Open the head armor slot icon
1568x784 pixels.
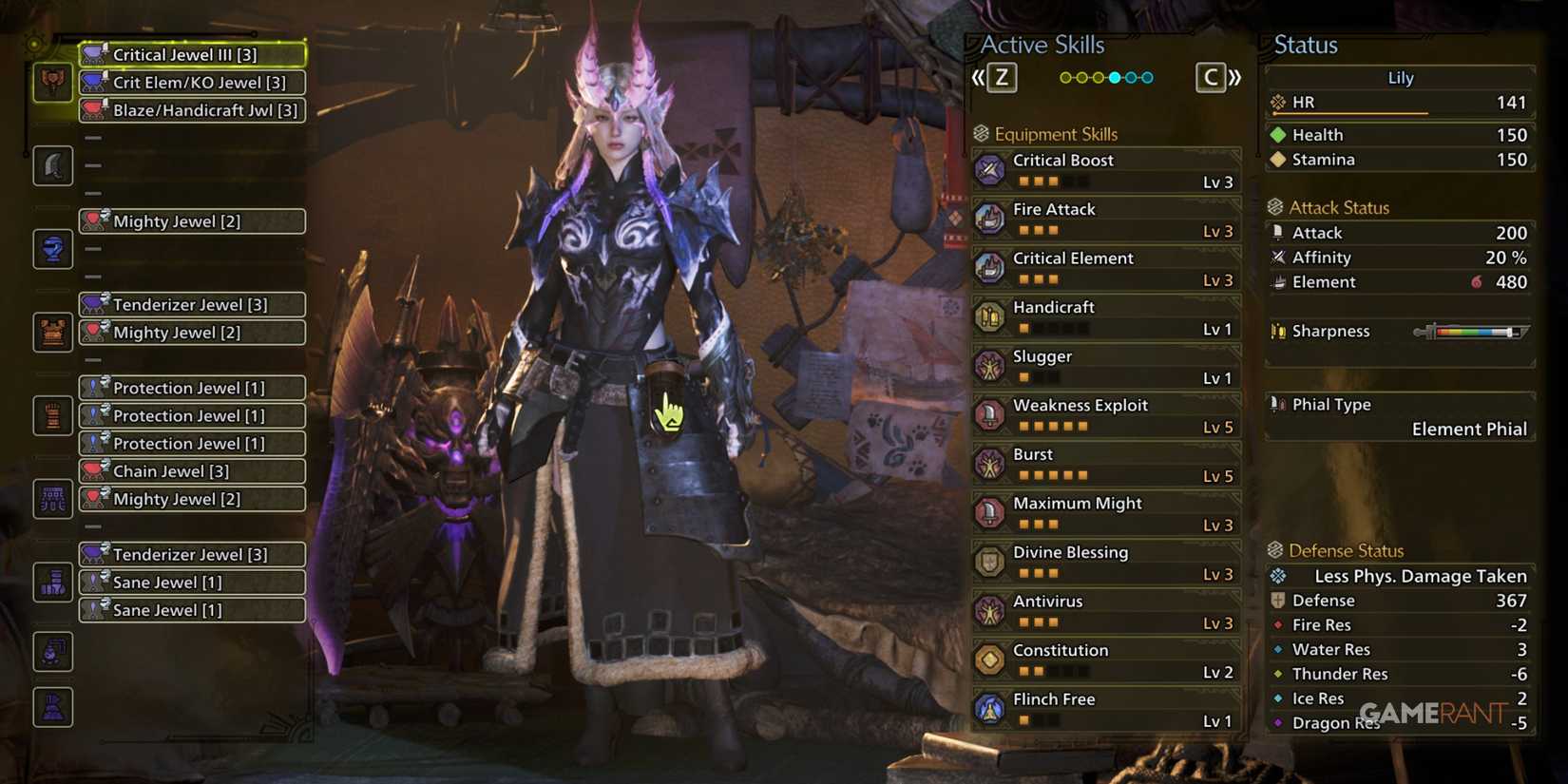click(52, 165)
